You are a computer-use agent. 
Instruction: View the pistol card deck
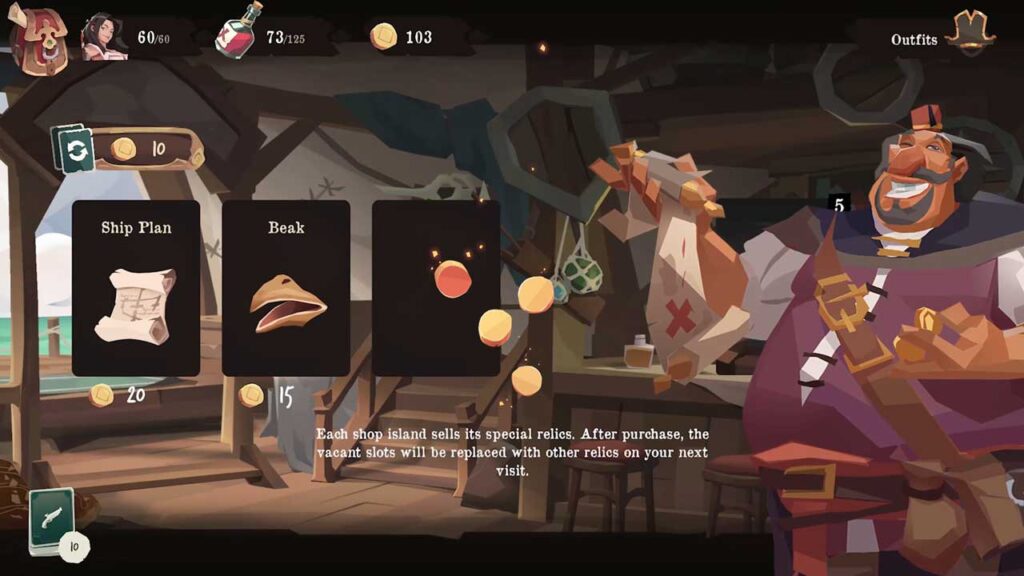52,520
